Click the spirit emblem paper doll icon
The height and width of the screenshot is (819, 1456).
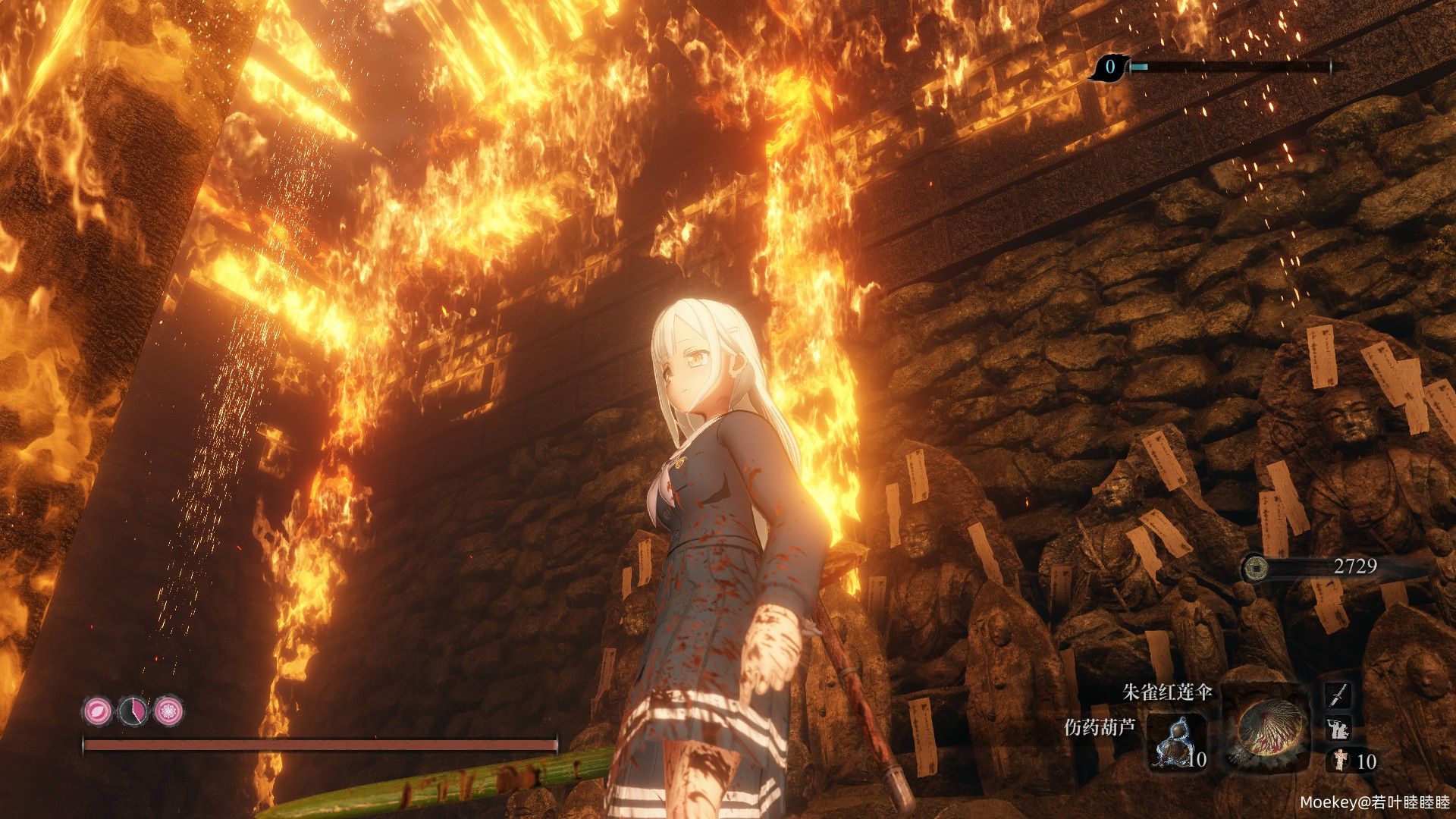point(1341,760)
